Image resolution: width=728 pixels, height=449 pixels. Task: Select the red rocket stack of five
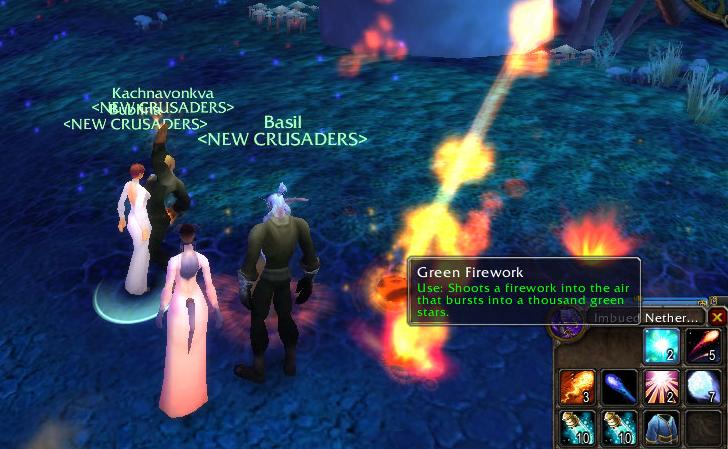click(x=702, y=347)
